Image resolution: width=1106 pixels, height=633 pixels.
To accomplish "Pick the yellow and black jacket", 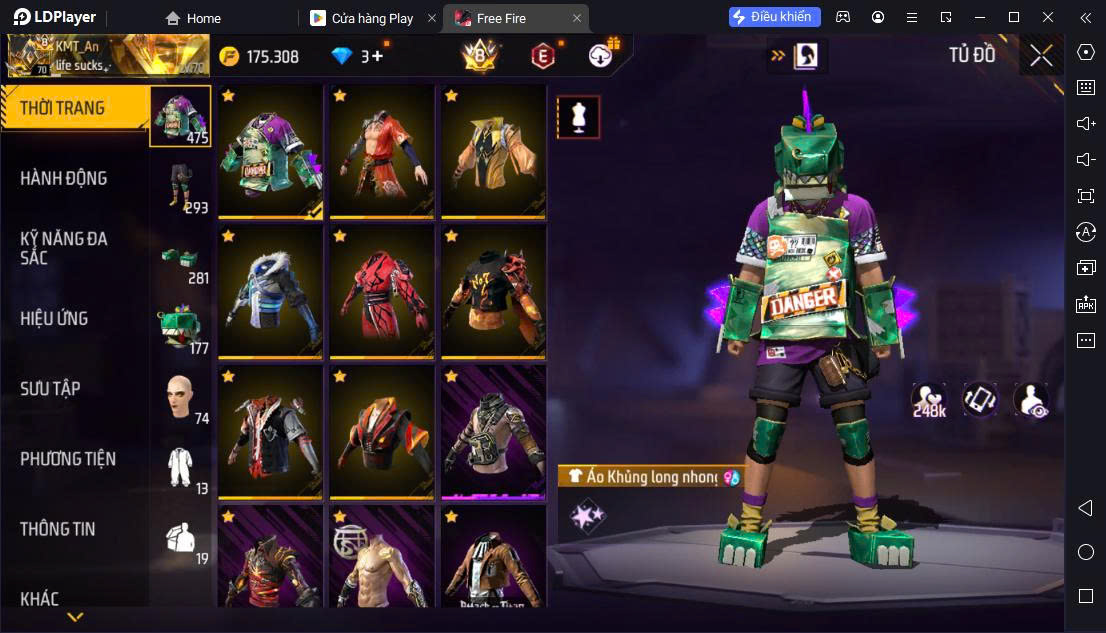I will (492, 152).
